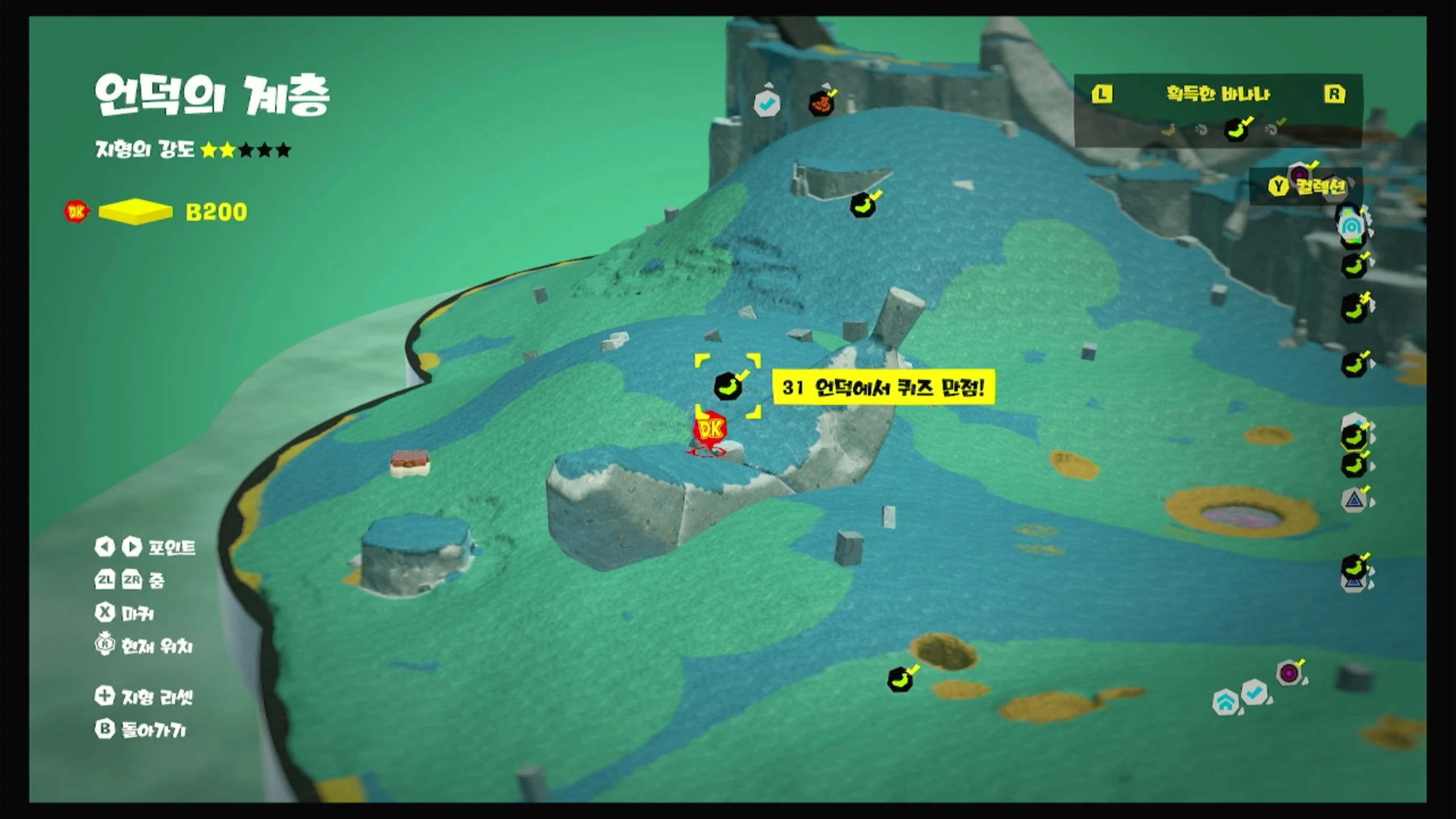Image resolution: width=1456 pixels, height=819 pixels.
Task: Select the active collected-banana filter icon
Action: tap(1236, 130)
